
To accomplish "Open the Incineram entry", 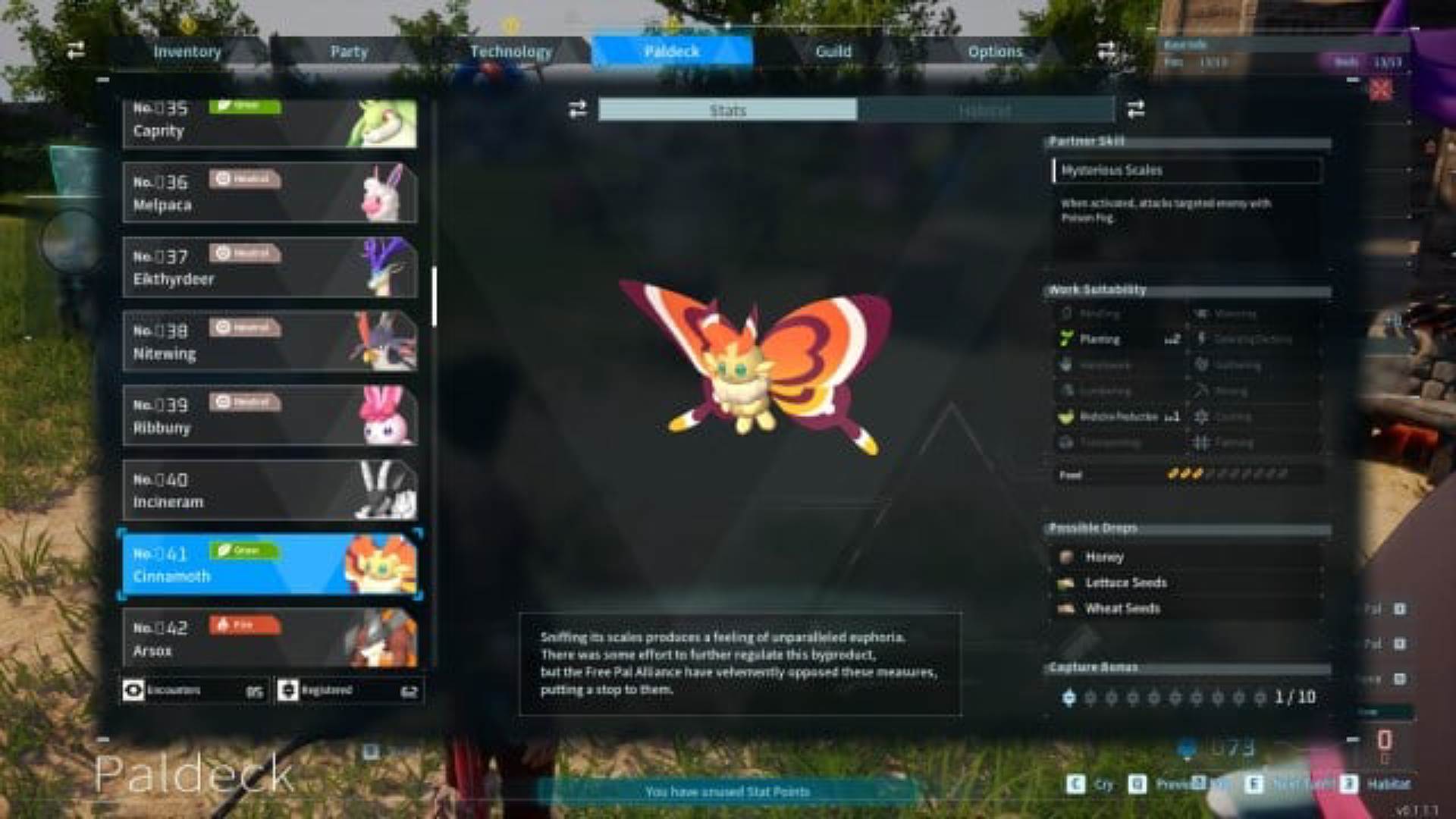I will [x=269, y=490].
